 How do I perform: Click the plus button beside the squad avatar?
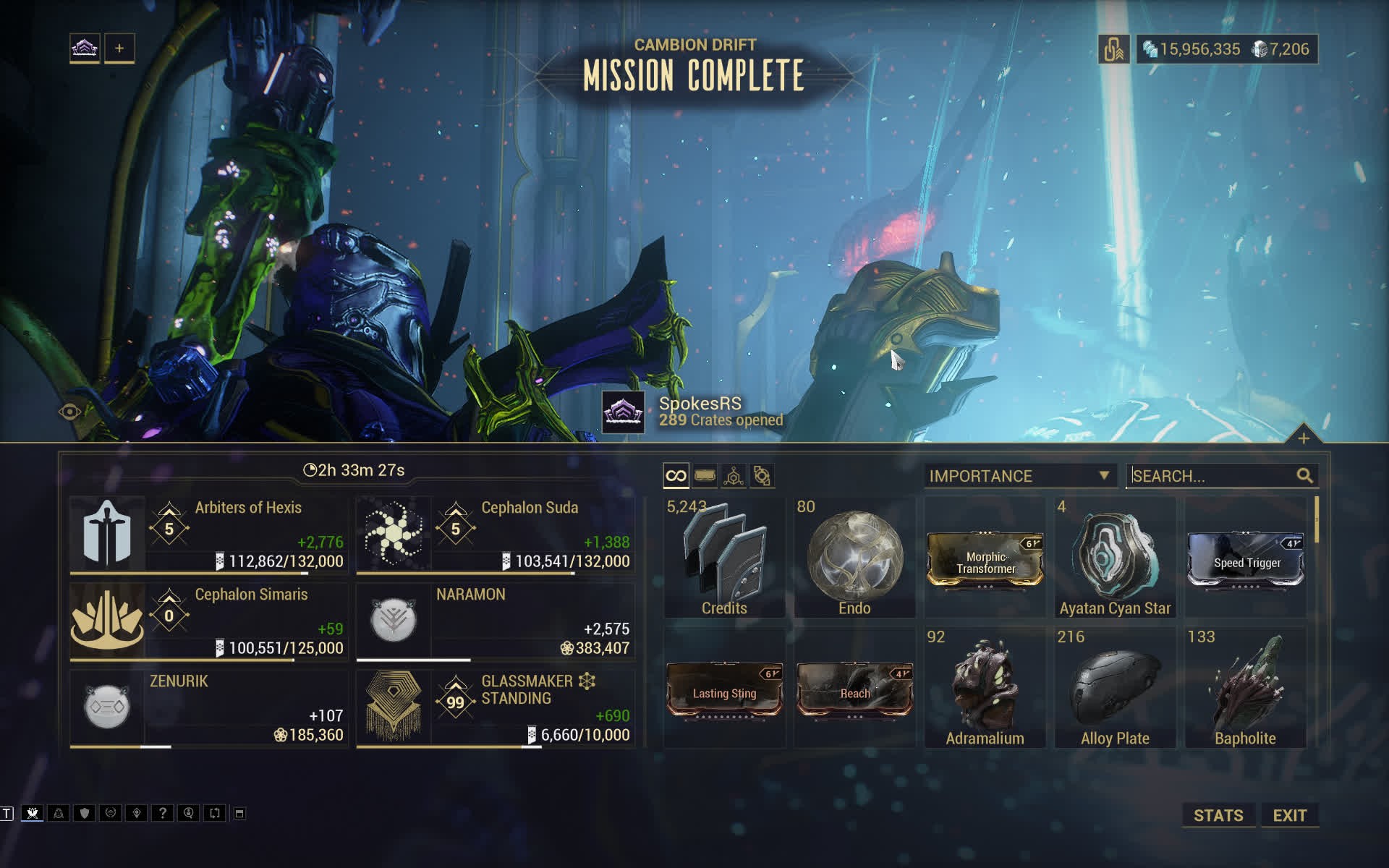pyautogui.click(x=119, y=48)
